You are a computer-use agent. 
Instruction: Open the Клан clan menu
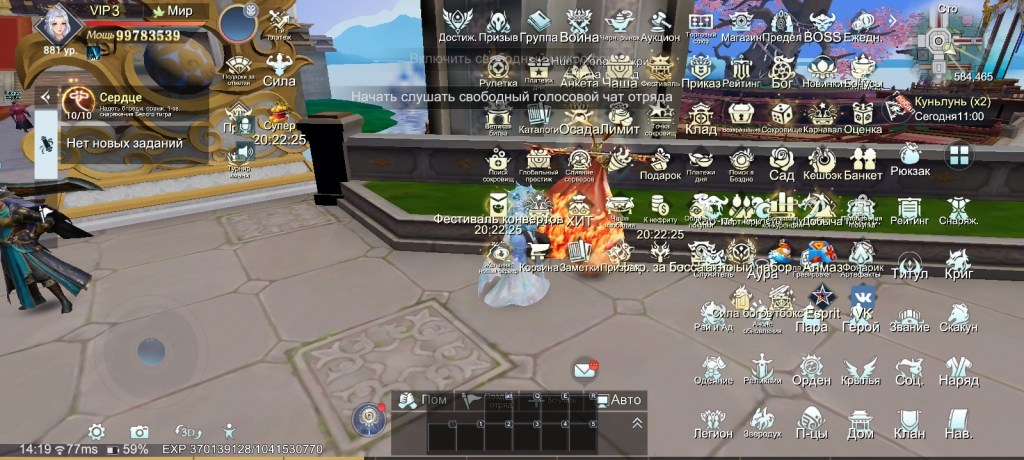[x=909, y=421]
